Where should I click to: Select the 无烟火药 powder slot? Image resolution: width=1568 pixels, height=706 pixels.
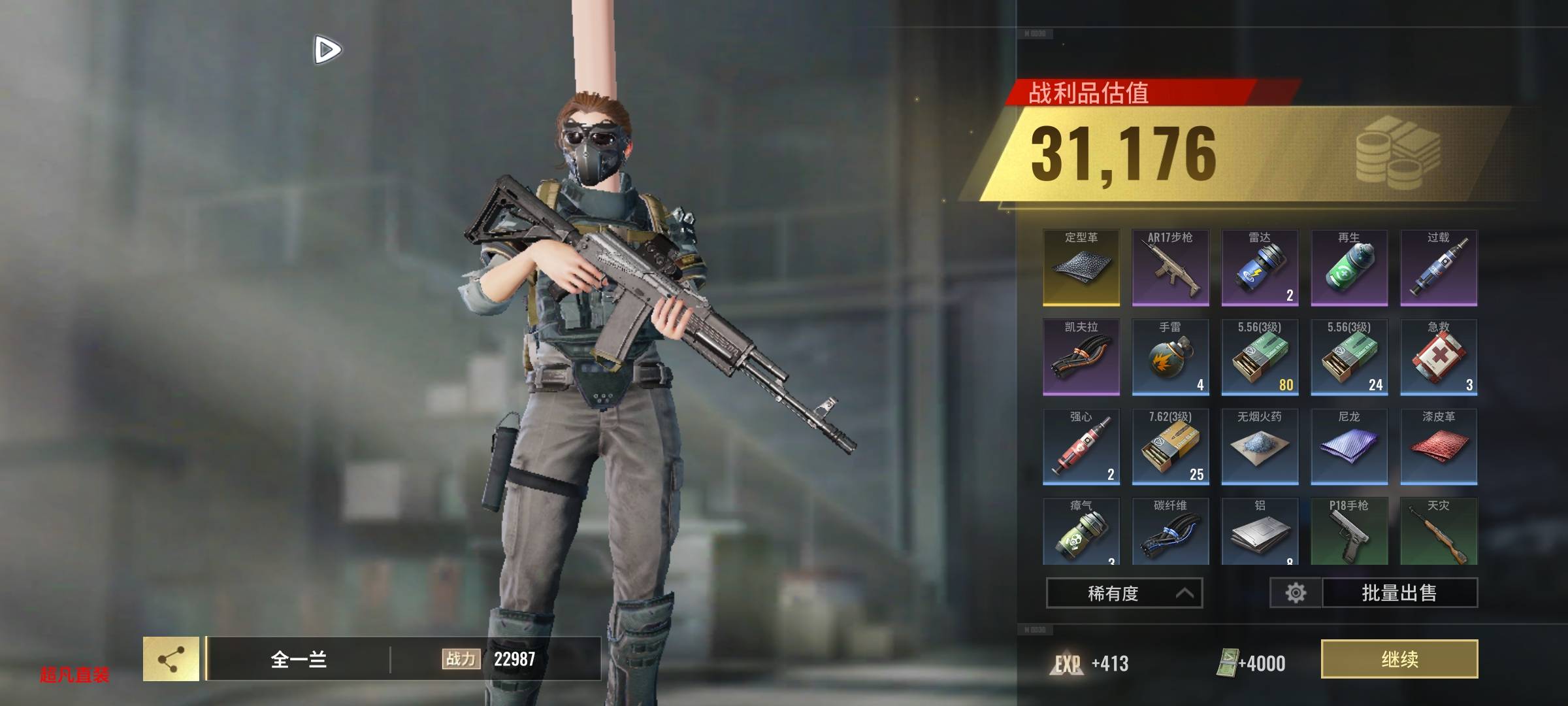click(1260, 446)
